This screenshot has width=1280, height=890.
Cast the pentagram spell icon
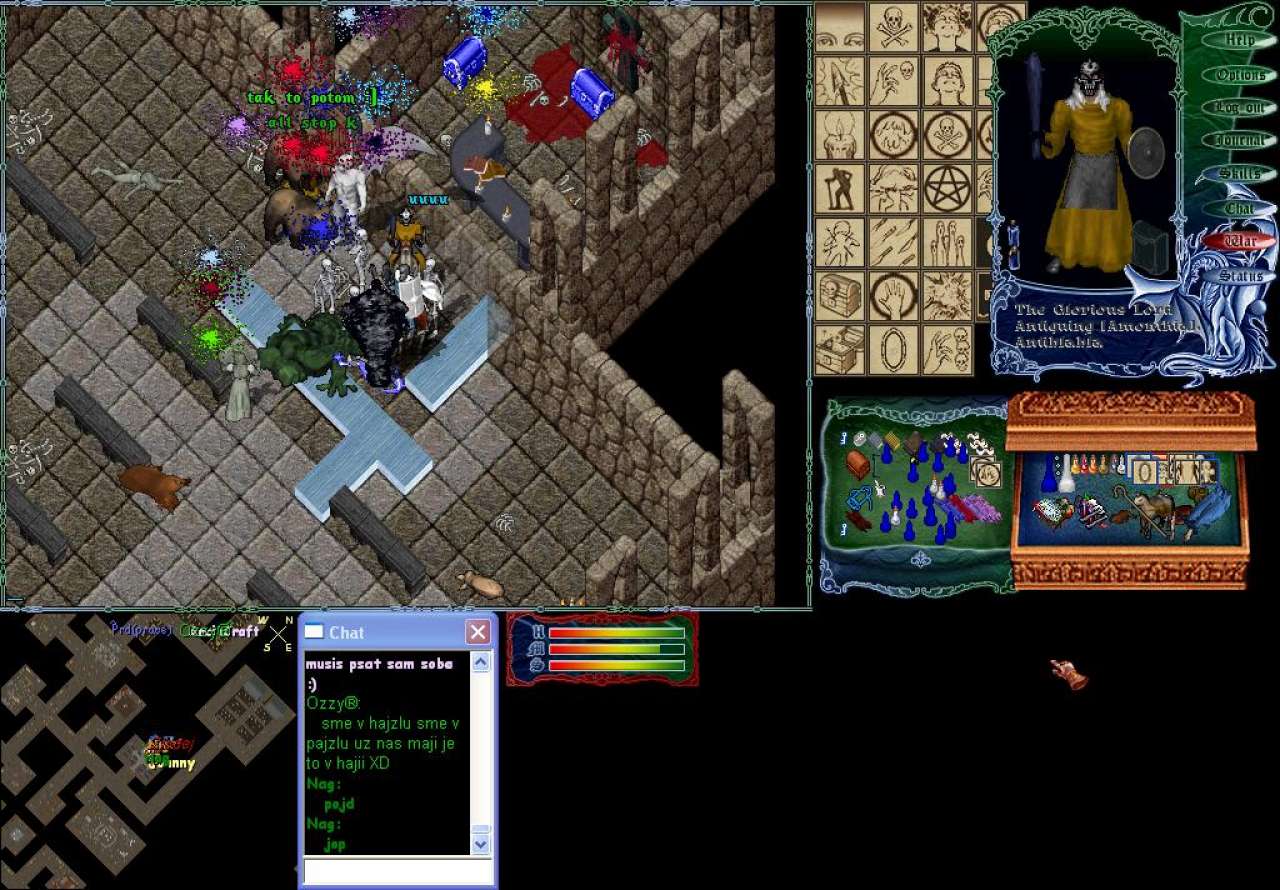(947, 187)
